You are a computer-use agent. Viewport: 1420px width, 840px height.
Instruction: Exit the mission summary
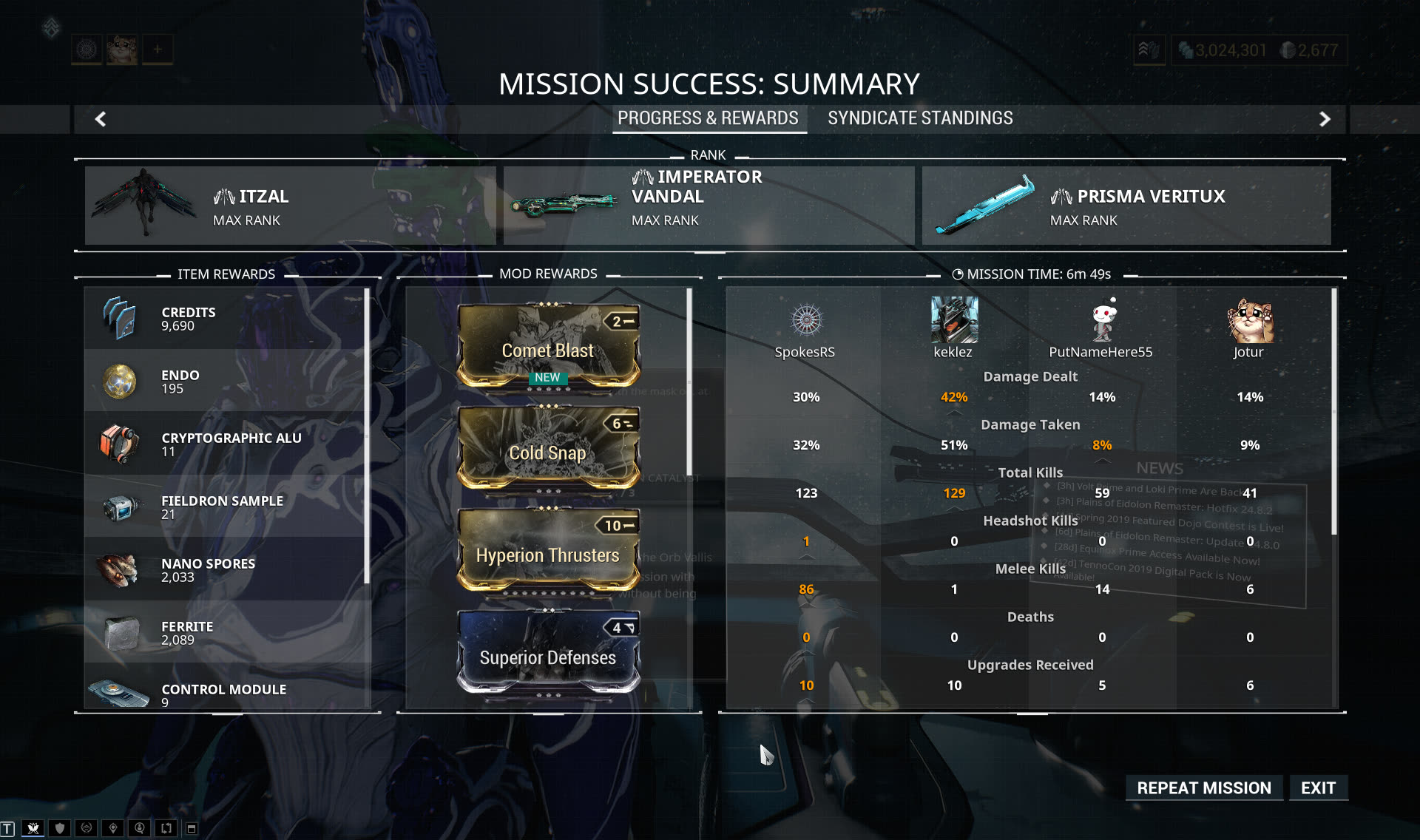pyautogui.click(x=1318, y=788)
